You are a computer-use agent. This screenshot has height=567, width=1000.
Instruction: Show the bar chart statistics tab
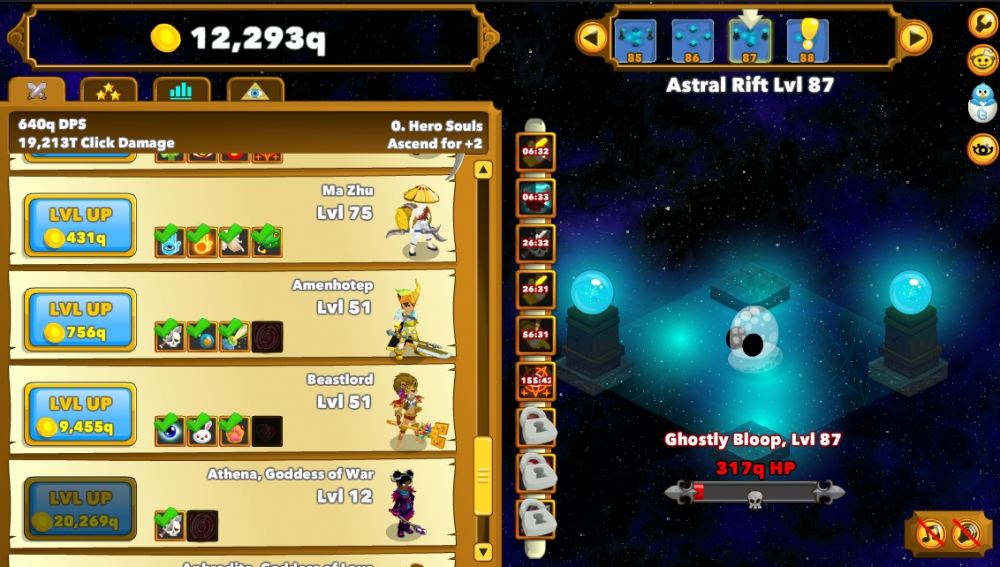coord(181,91)
